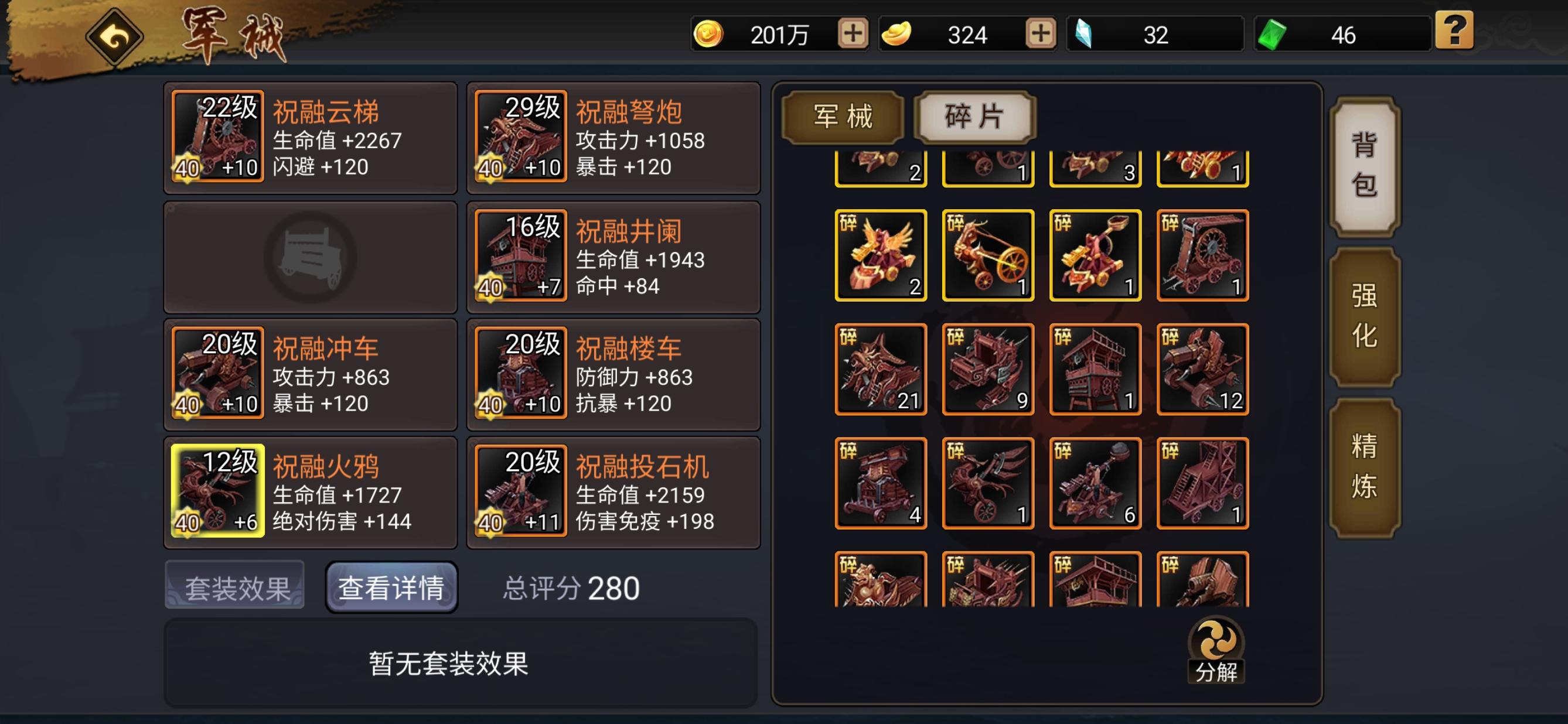
Task: Switch to the 军械 tab
Action: [x=843, y=117]
